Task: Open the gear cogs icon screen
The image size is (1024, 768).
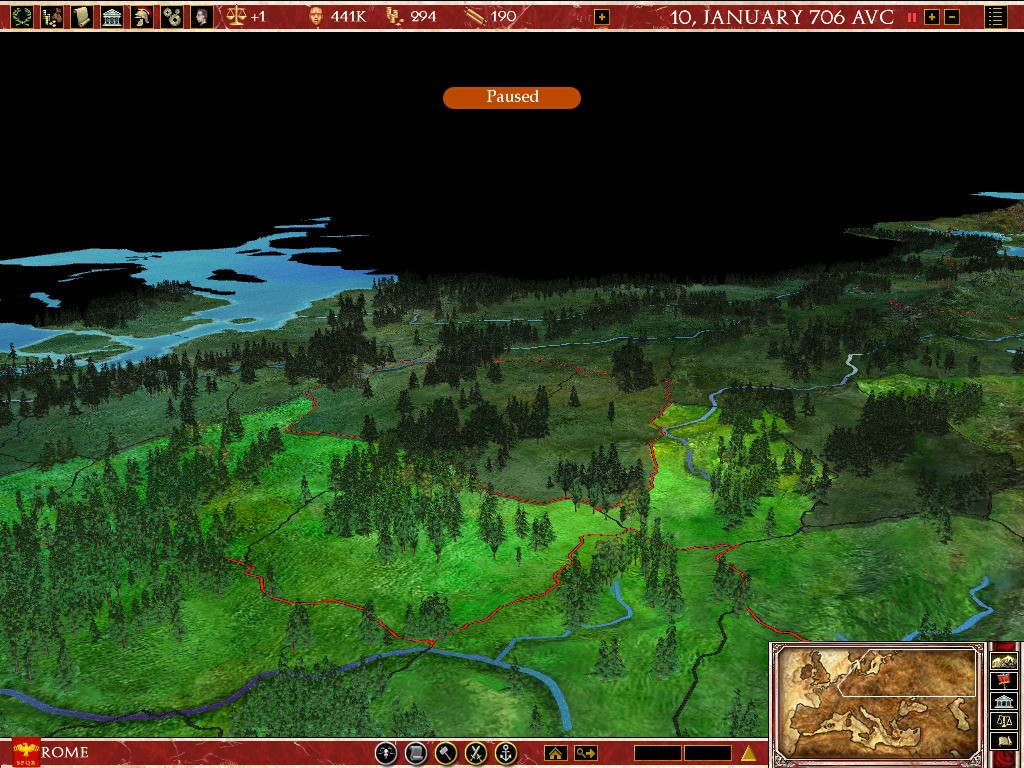Action: tap(172, 16)
